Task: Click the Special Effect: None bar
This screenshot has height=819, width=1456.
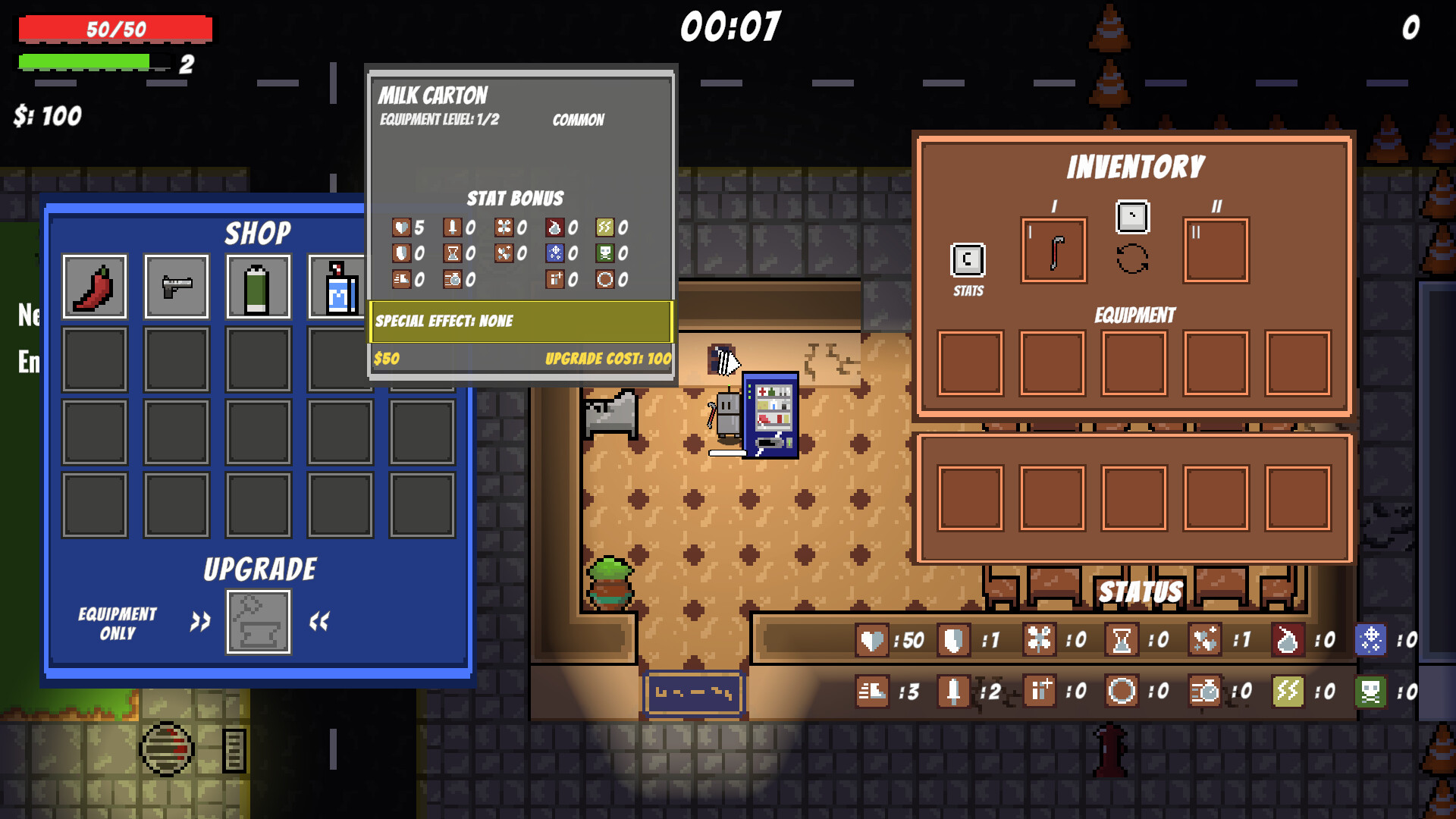Action: pos(519,321)
